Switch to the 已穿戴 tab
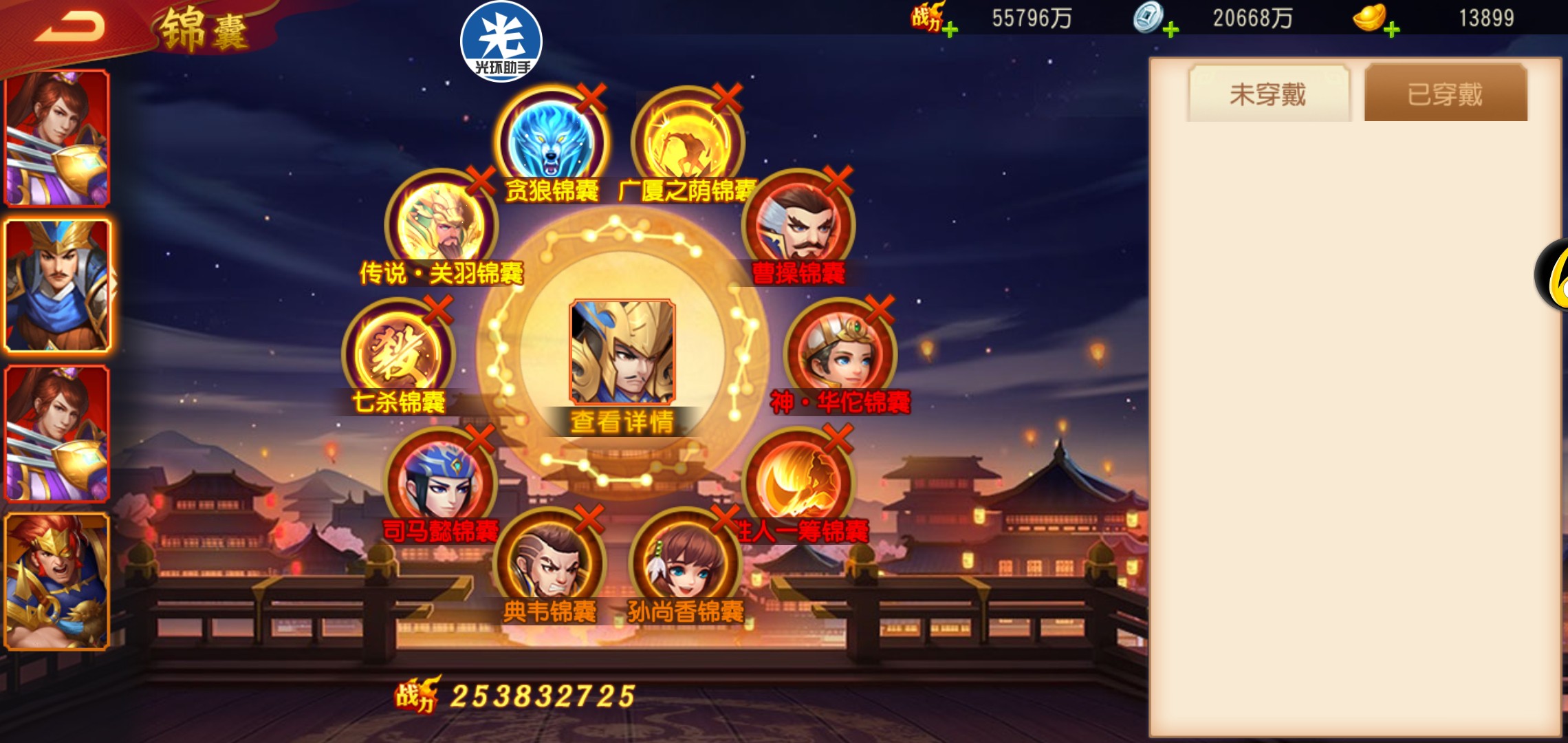Image resolution: width=1568 pixels, height=743 pixels. pyautogui.click(x=1445, y=94)
